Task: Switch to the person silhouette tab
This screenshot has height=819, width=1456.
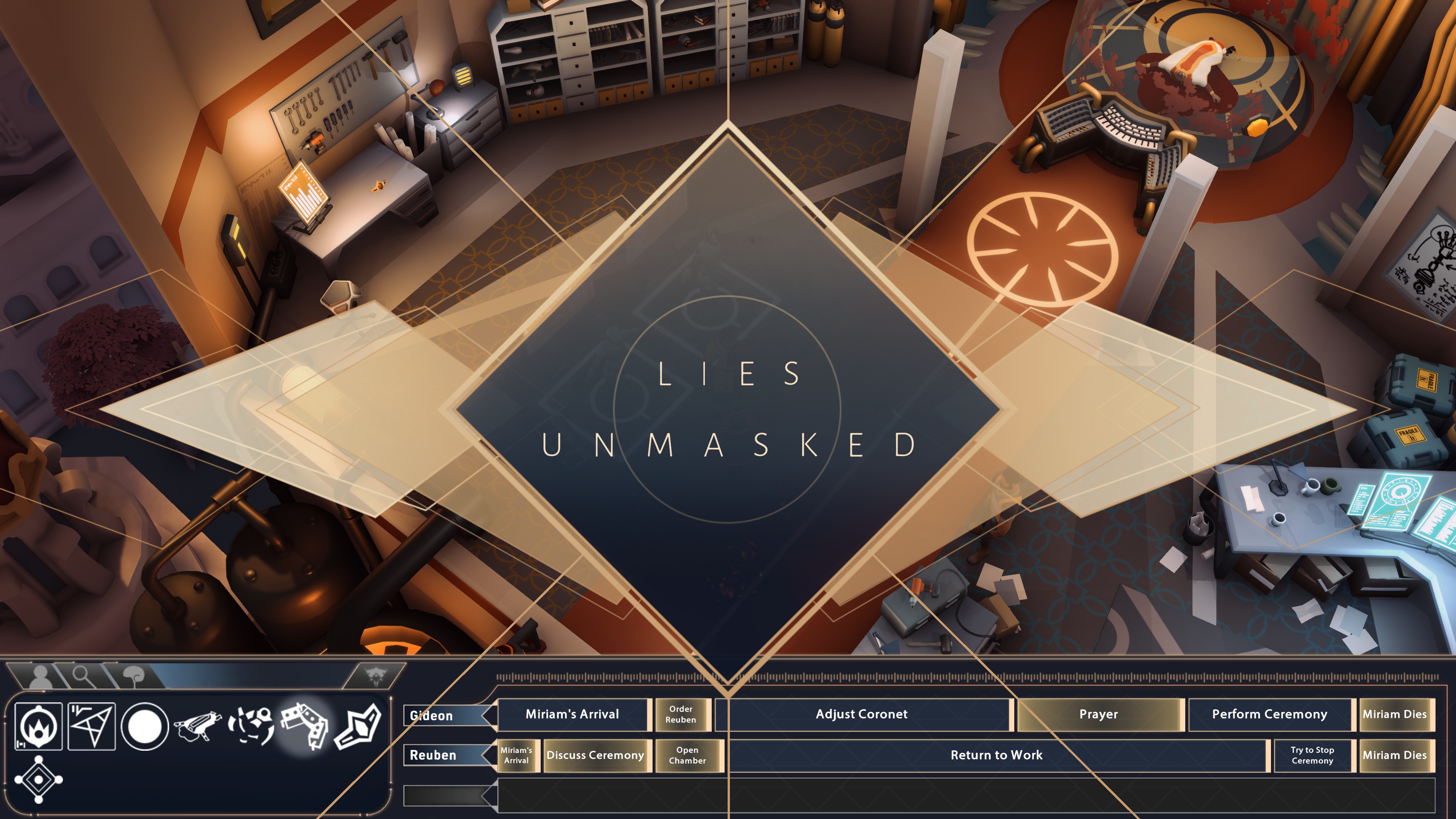Action: tap(39, 676)
